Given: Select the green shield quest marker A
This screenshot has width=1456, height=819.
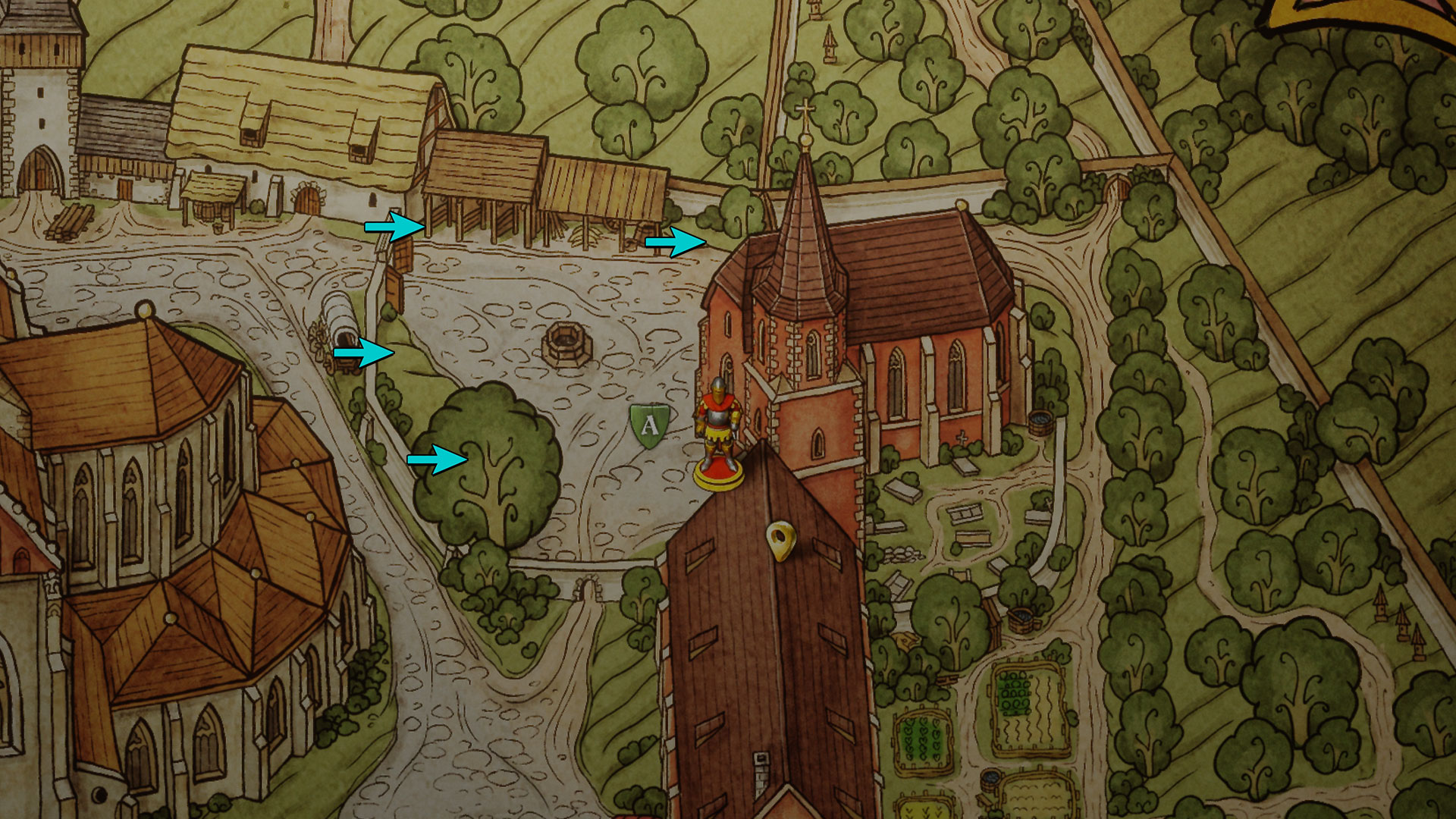Looking at the screenshot, I should tap(650, 425).
